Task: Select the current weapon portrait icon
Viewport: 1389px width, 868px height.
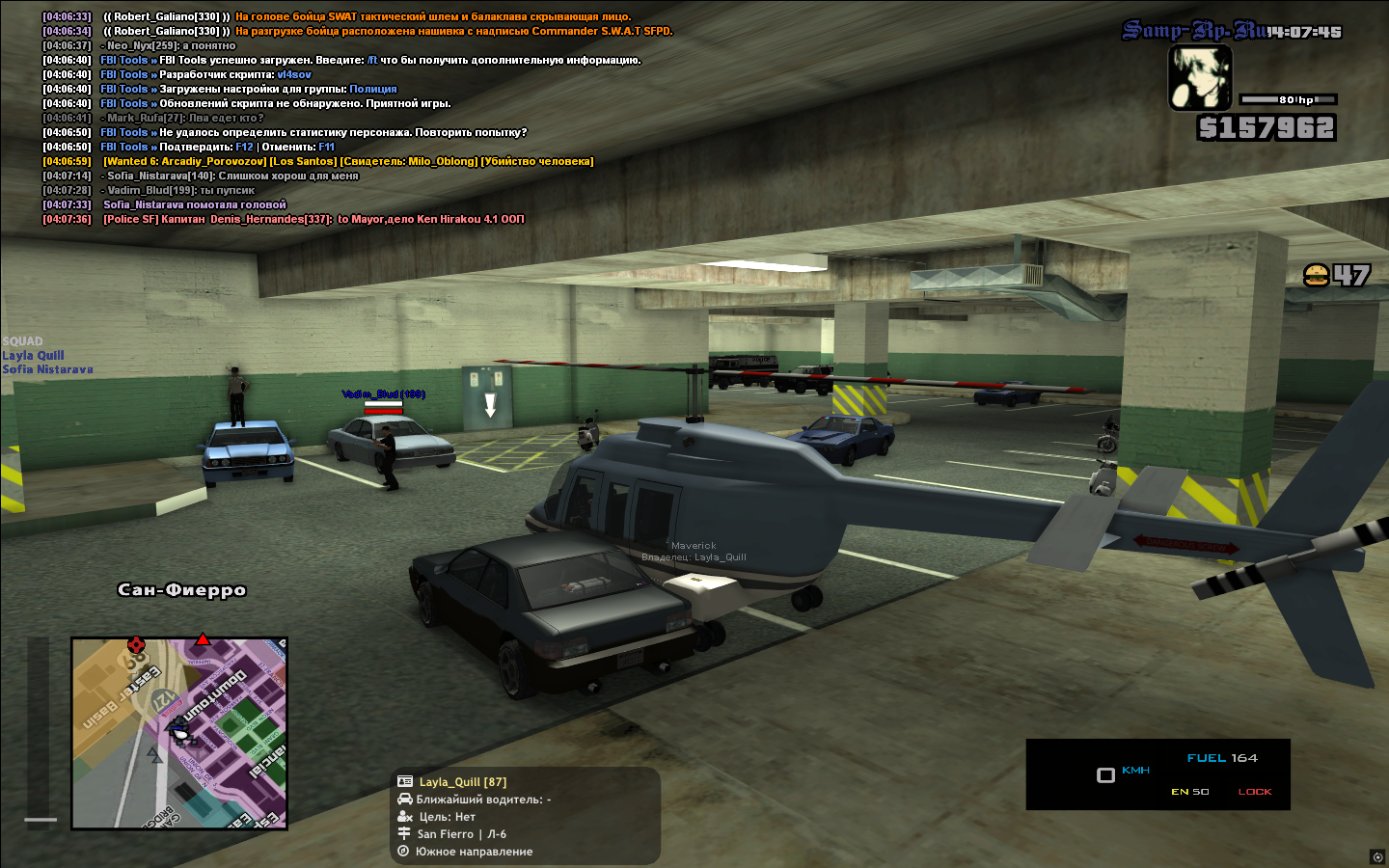Action: point(1200,77)
